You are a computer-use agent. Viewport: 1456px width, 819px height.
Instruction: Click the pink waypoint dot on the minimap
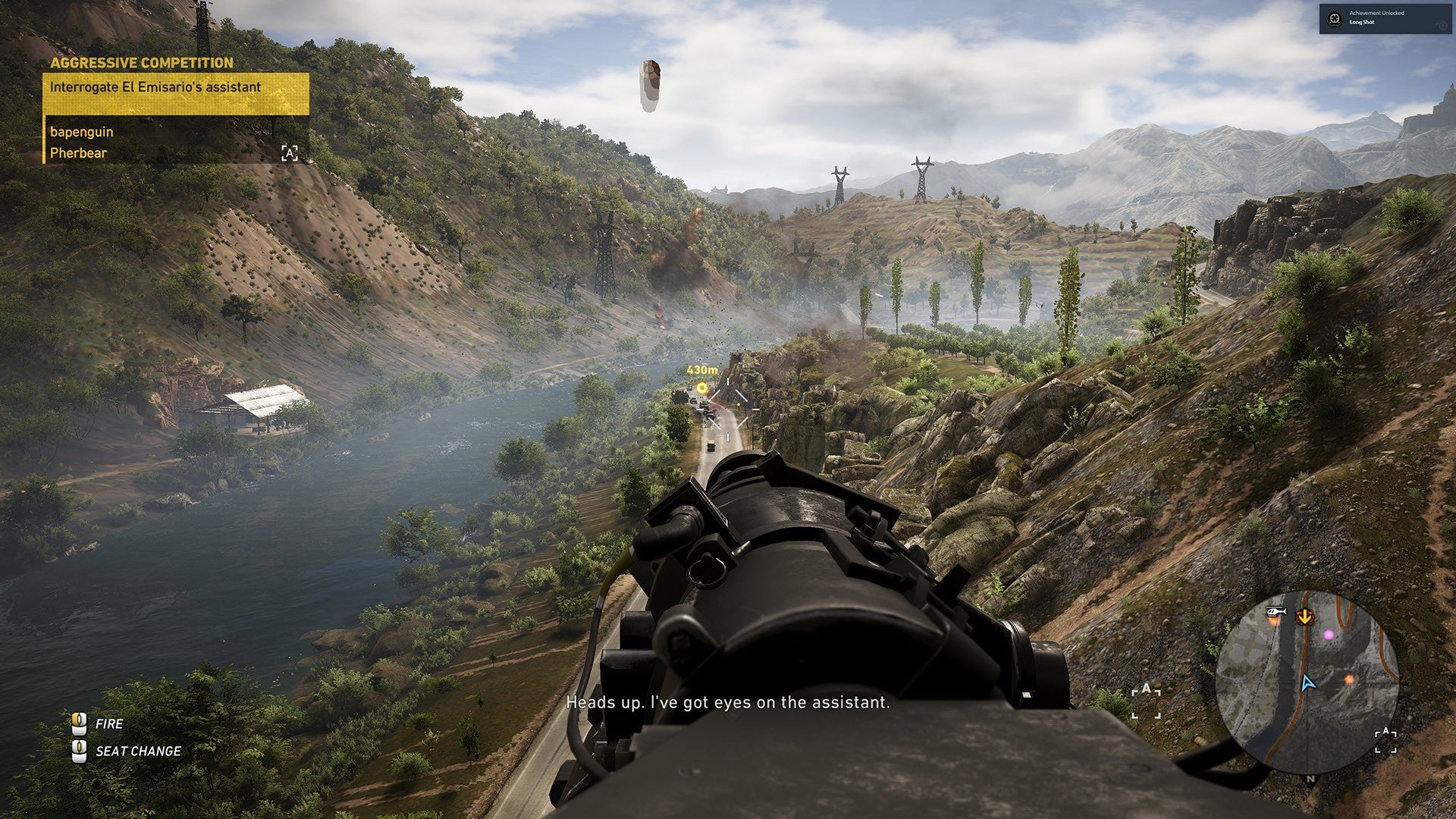coord(1329,635)
